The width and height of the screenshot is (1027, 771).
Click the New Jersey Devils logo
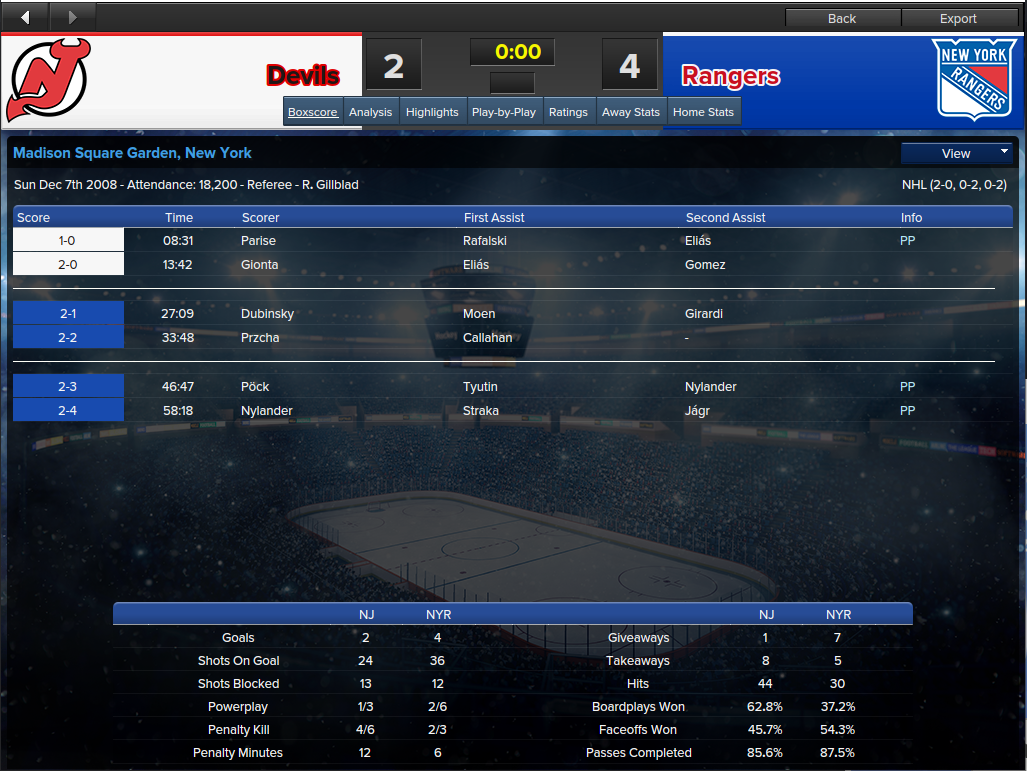(48, 79)
